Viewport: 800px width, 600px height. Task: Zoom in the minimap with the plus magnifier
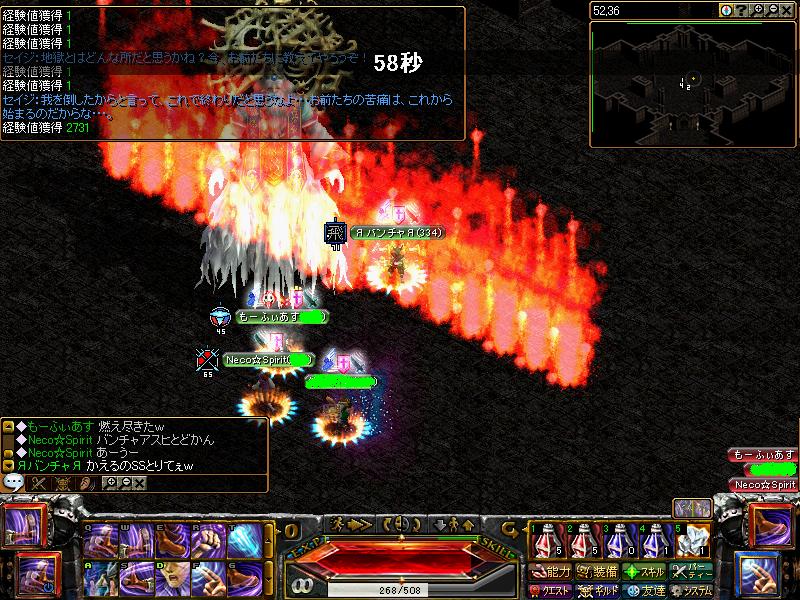pyautogui.click(x=759, y=10)
